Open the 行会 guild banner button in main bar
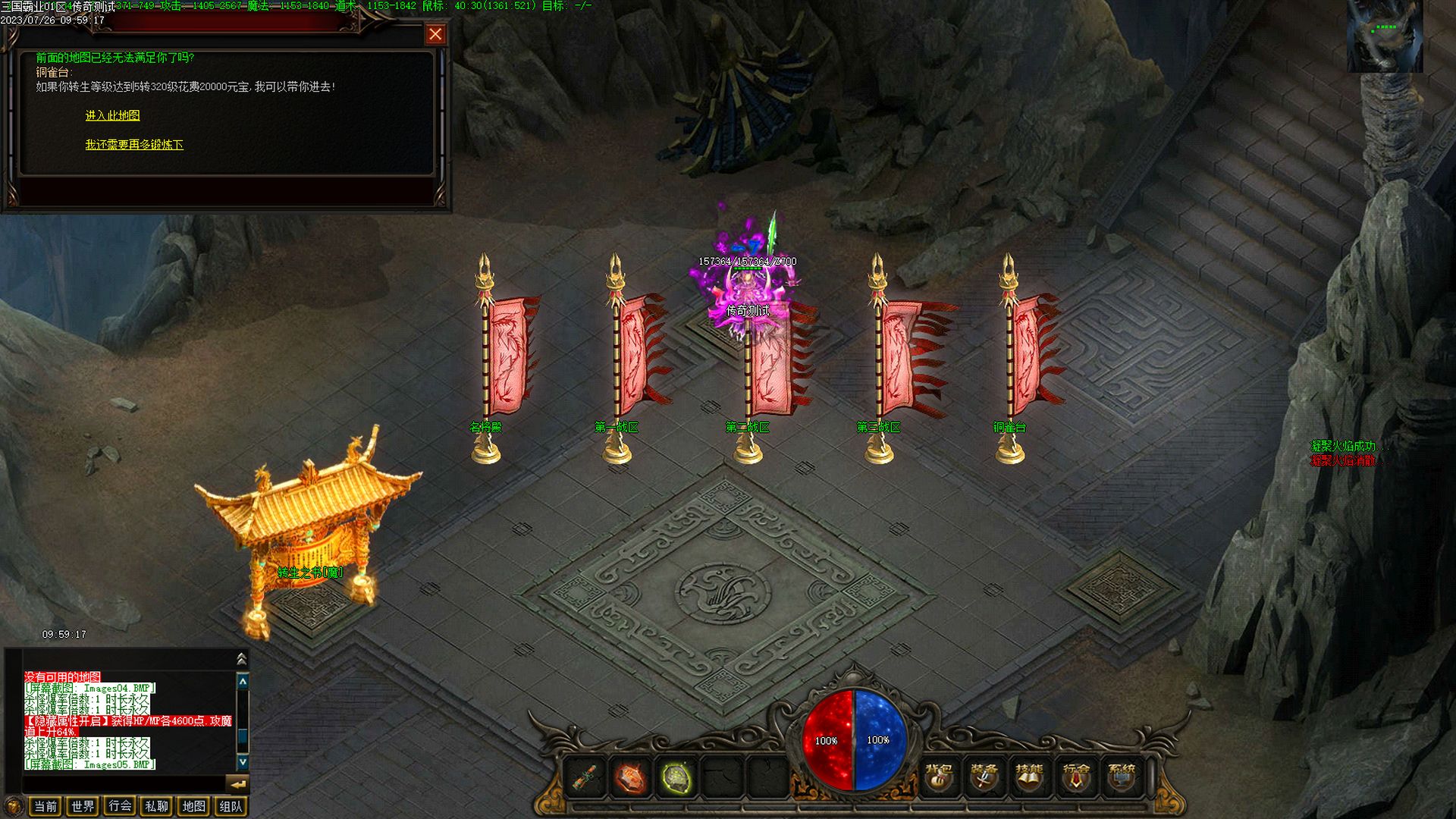Viewport: 1456px width, 819px height. pyautogui.click(x=1075, y=777)
